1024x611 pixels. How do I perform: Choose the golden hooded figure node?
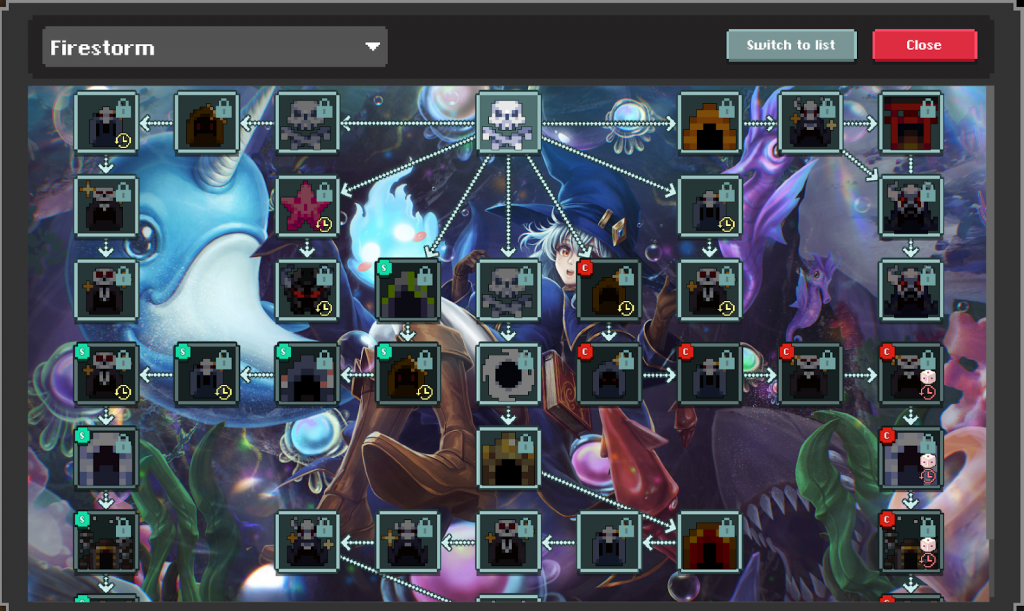(509, 458)
